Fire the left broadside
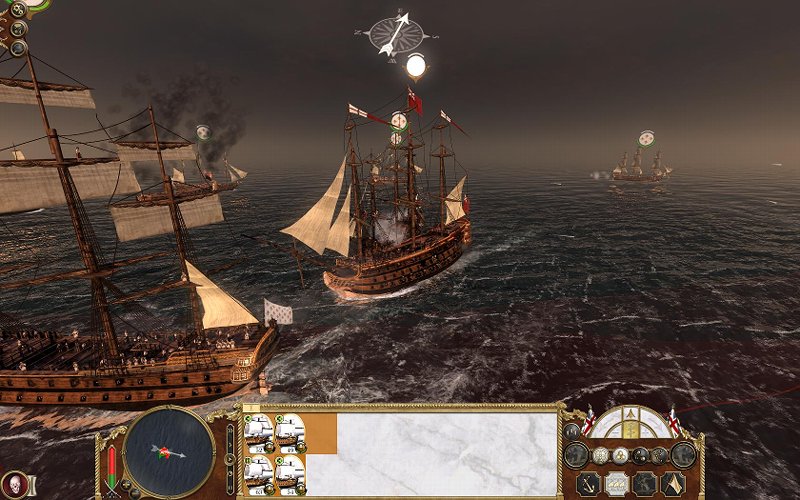Viewport: 800px width, 500px height. pyautogui.click(x=575, y=455)
